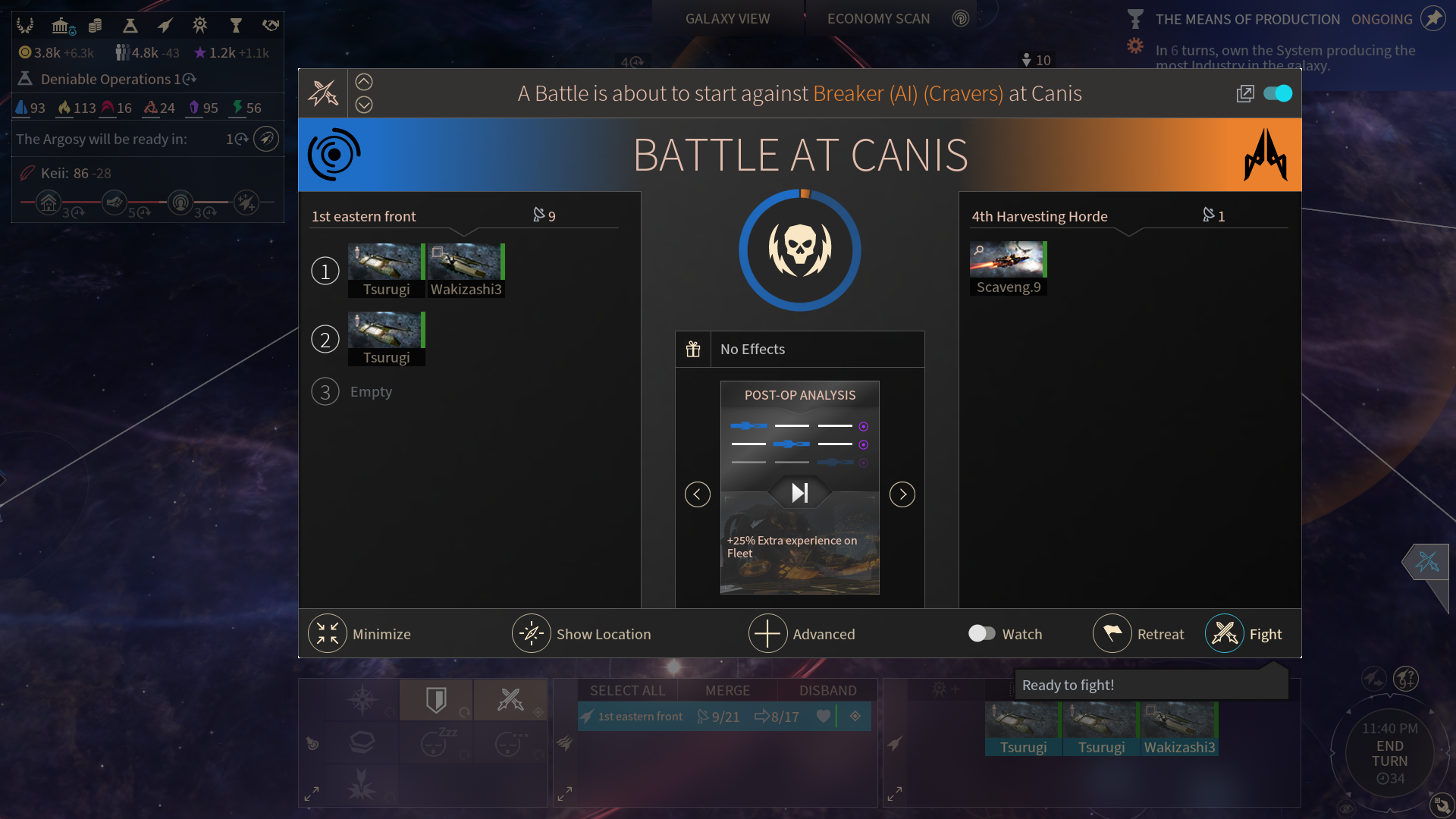Open the Economy Scan view

pyautogui.click(x=878, y=19)
